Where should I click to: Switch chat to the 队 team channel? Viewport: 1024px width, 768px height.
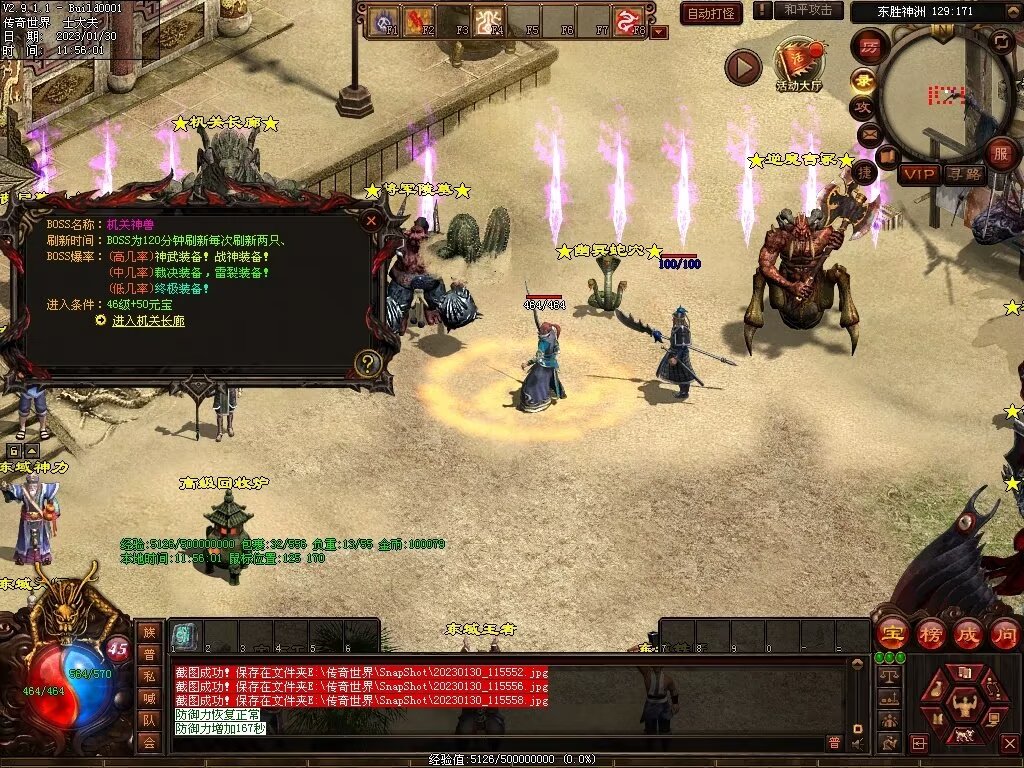(149, 719)
